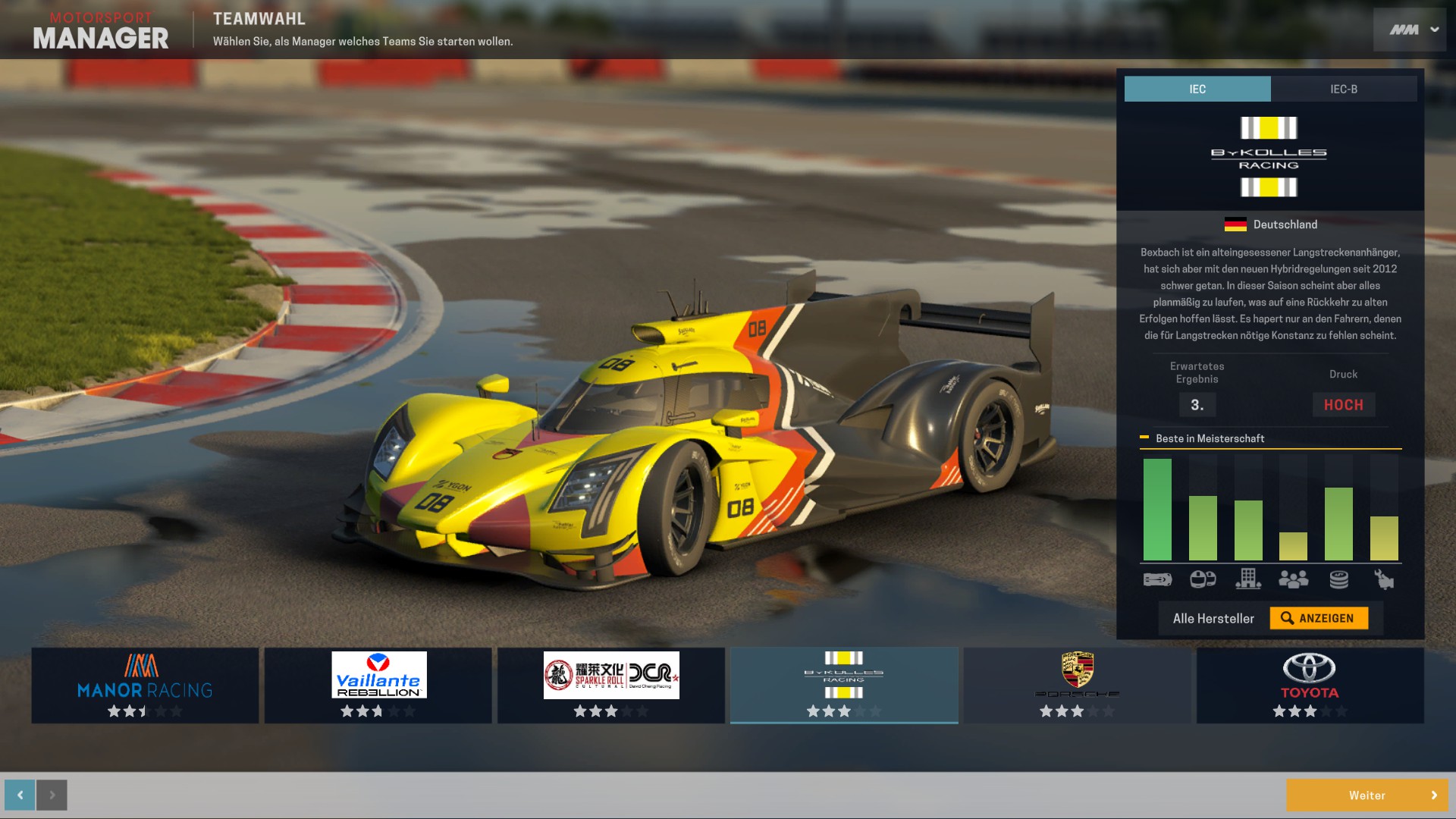Select the car performance stat icon
Image resolution: width=1456 pixels, height=819 pixels.
[1157, 580]
